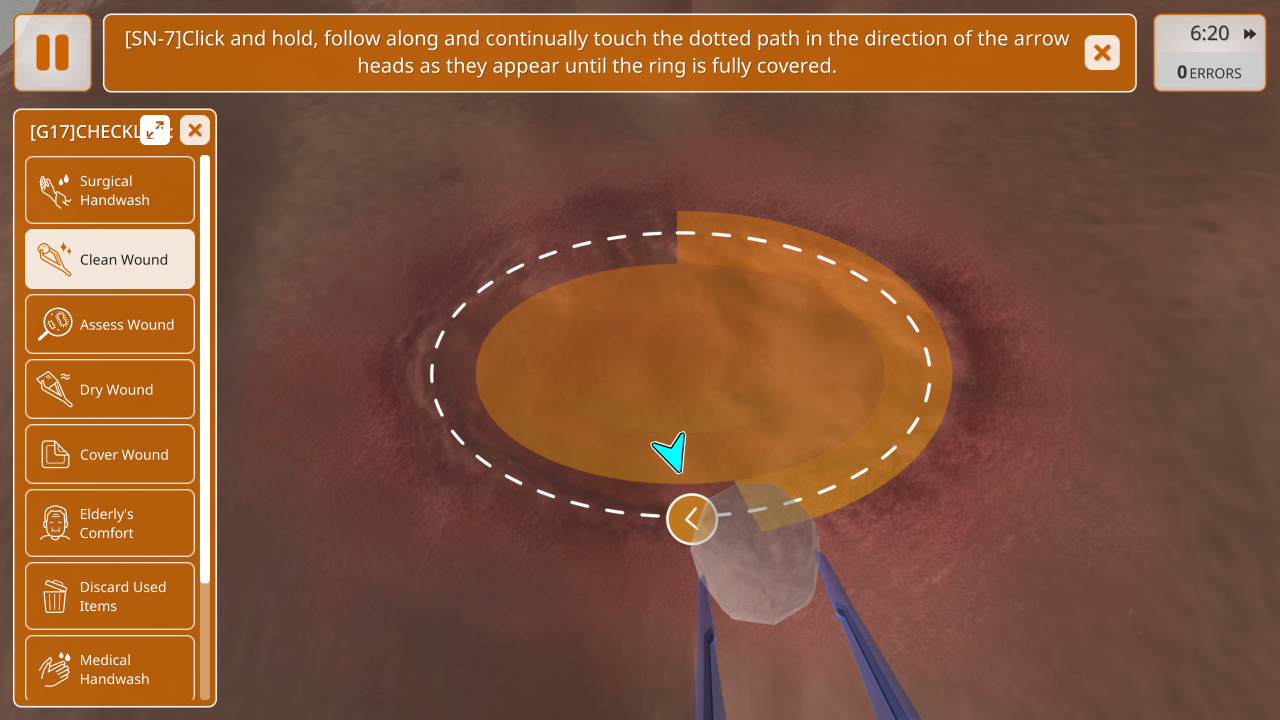Pause the game with the pause button
The image size is (1280, 720).
pyautogui.click(x=53, y=52)
